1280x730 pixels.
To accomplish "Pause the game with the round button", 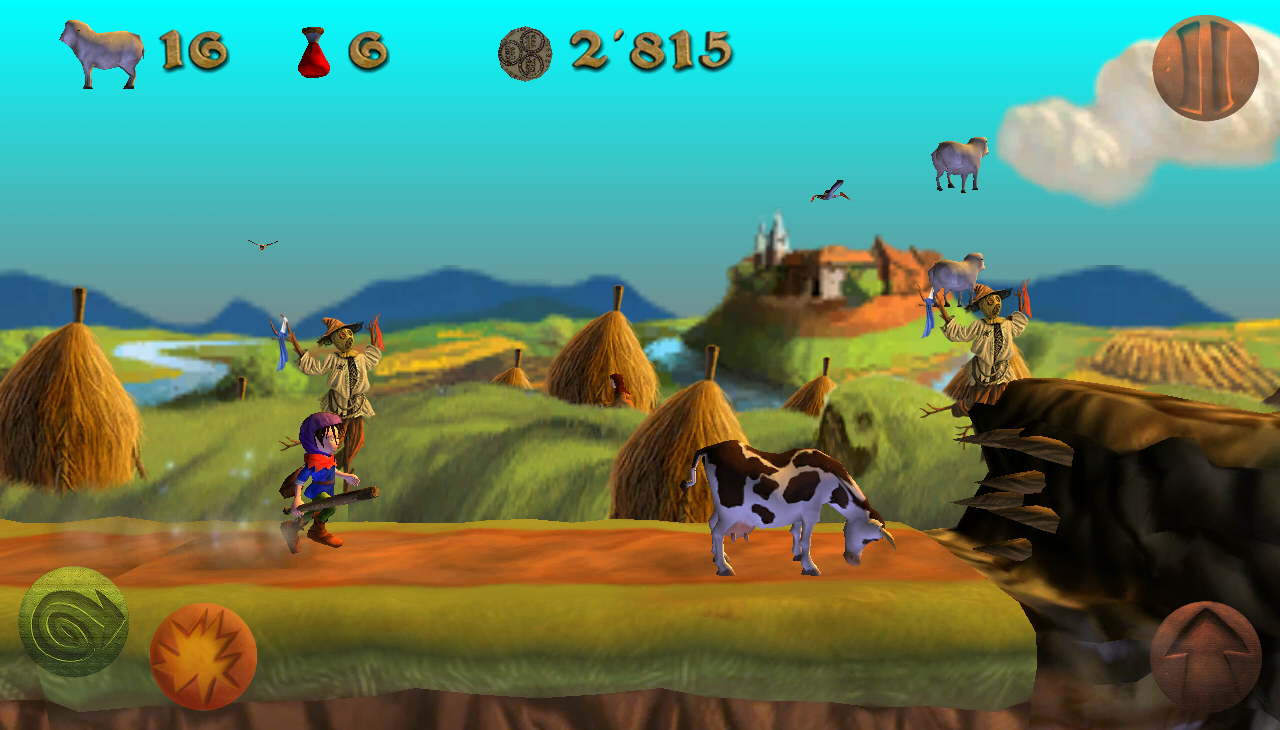I will click(x=1205, y=68).
